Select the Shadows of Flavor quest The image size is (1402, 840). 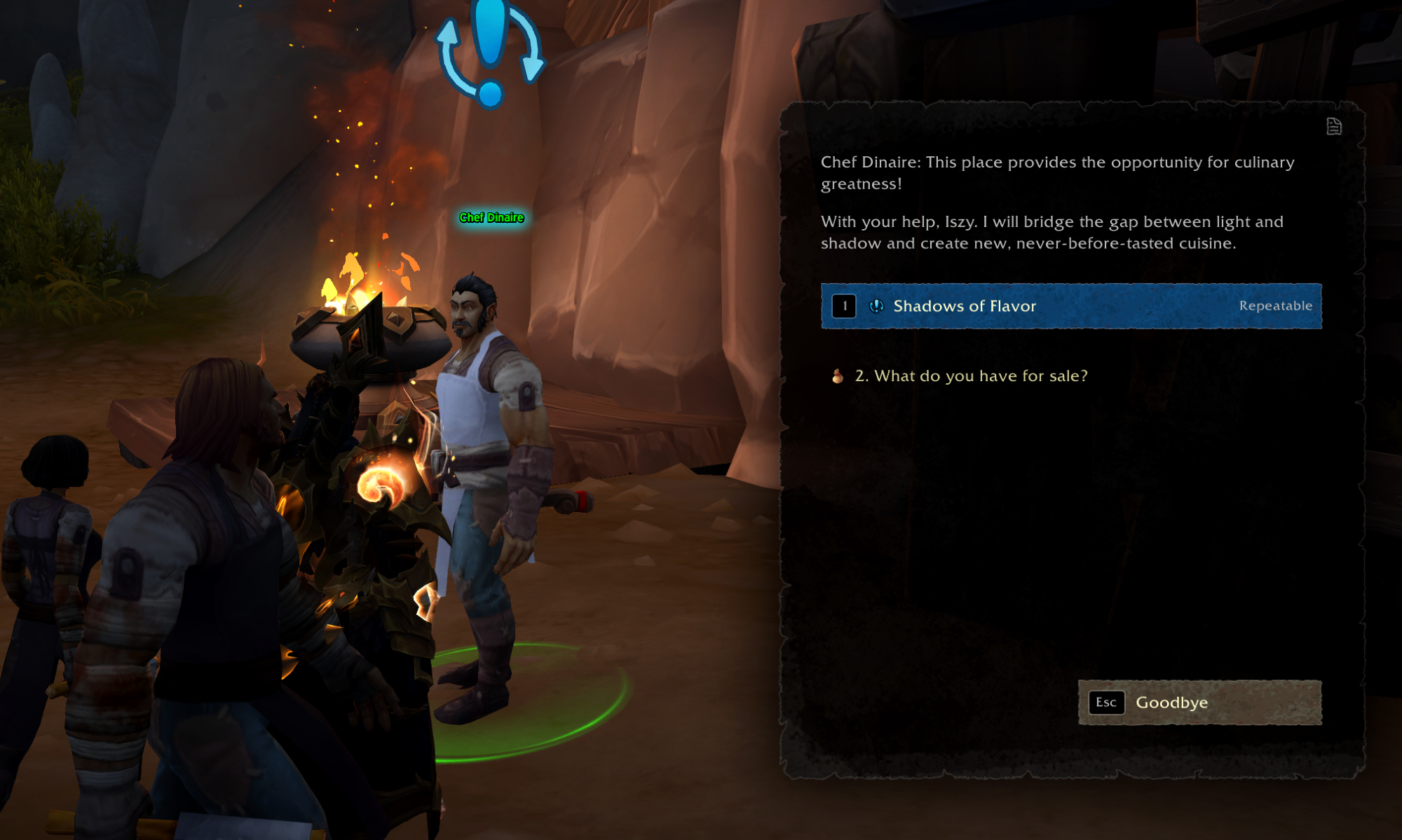point(1070,306)
